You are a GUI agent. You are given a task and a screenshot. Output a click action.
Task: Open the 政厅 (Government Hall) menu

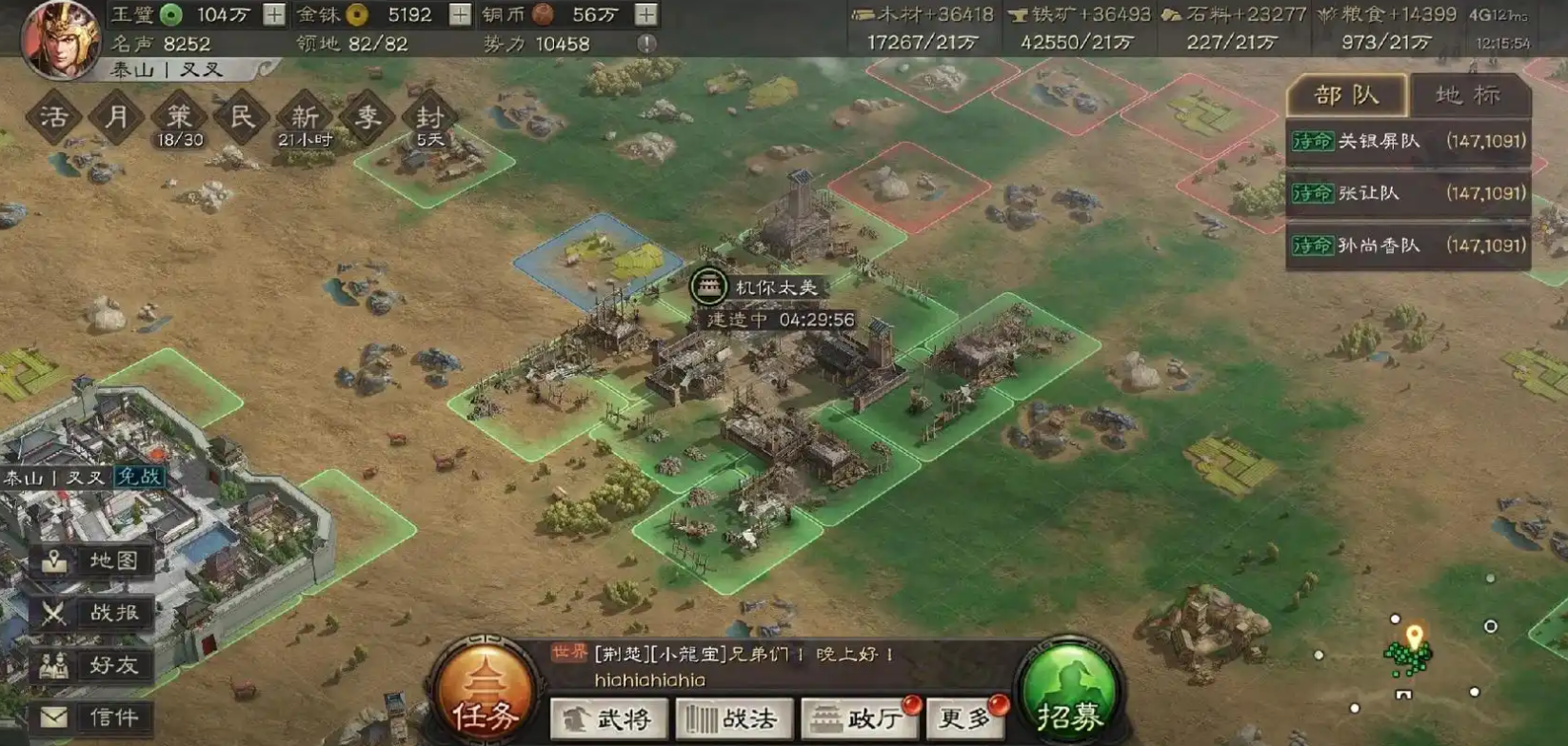tap(860, 718)
